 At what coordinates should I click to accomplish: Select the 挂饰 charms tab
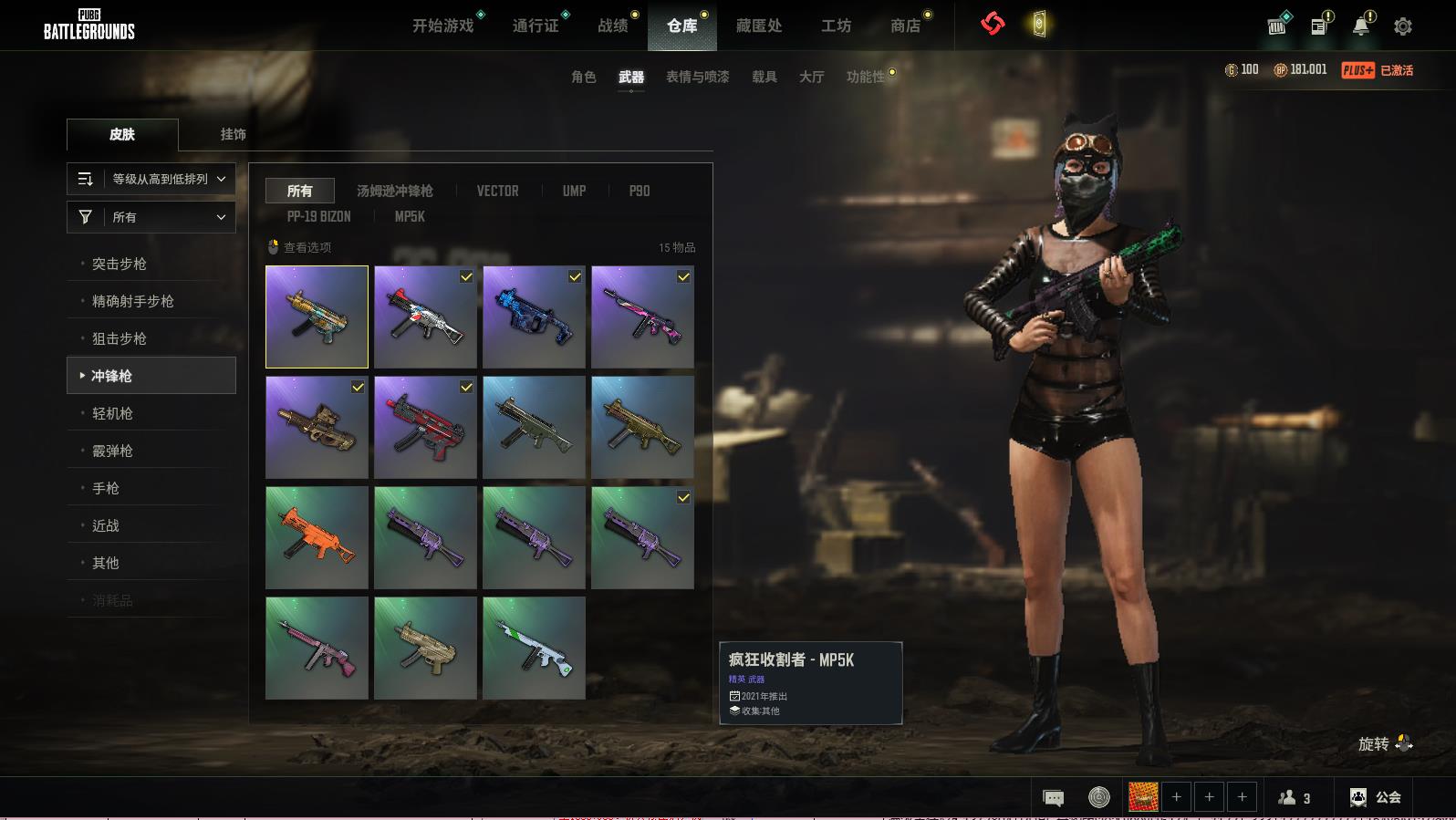(234, 134)
